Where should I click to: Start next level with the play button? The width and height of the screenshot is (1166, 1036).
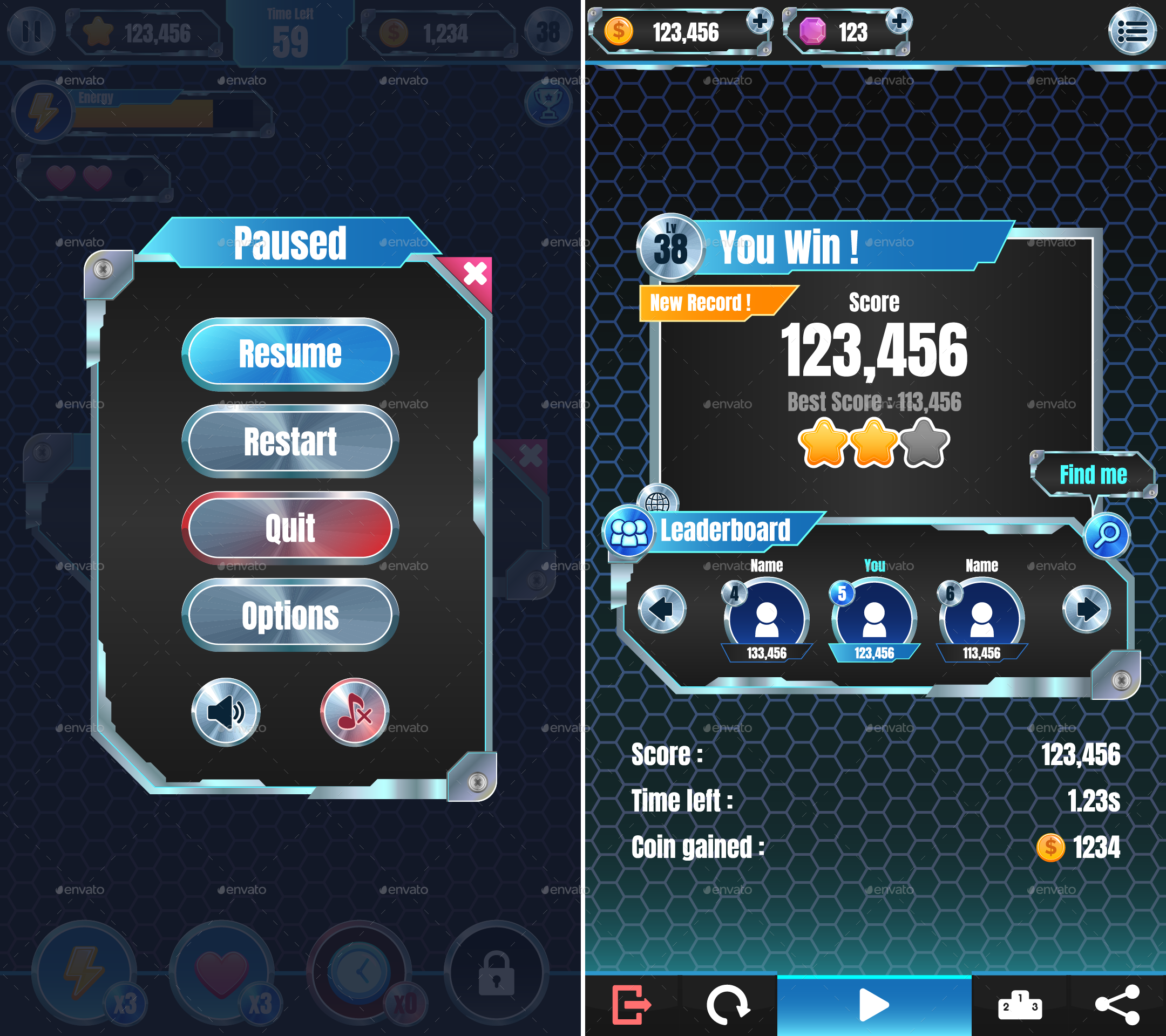click(873, 1005)
